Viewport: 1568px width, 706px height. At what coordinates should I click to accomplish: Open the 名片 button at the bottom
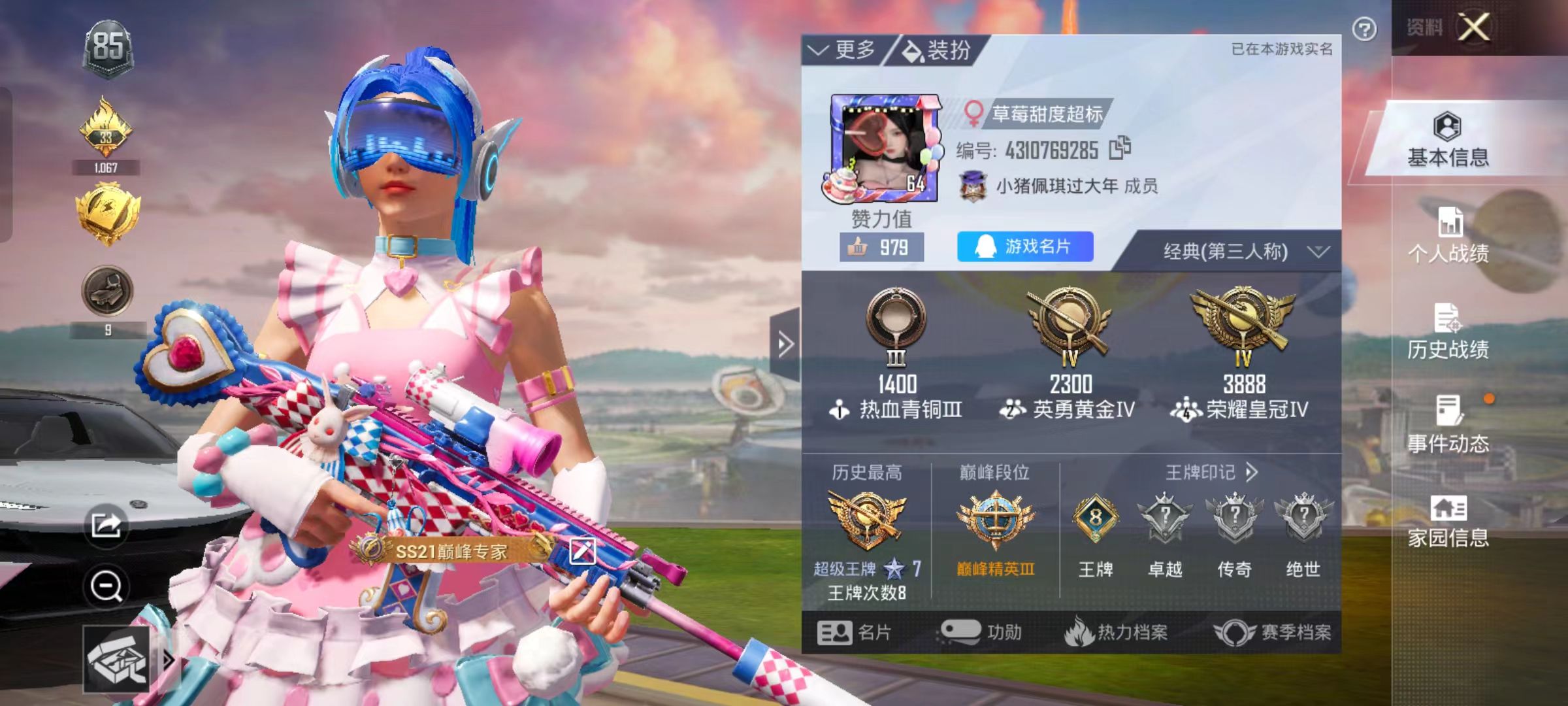(854, 632)
